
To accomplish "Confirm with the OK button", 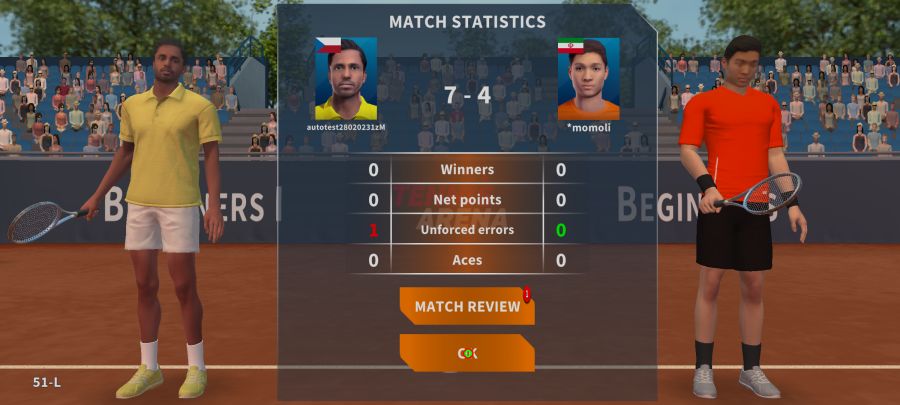I will 467,353.
